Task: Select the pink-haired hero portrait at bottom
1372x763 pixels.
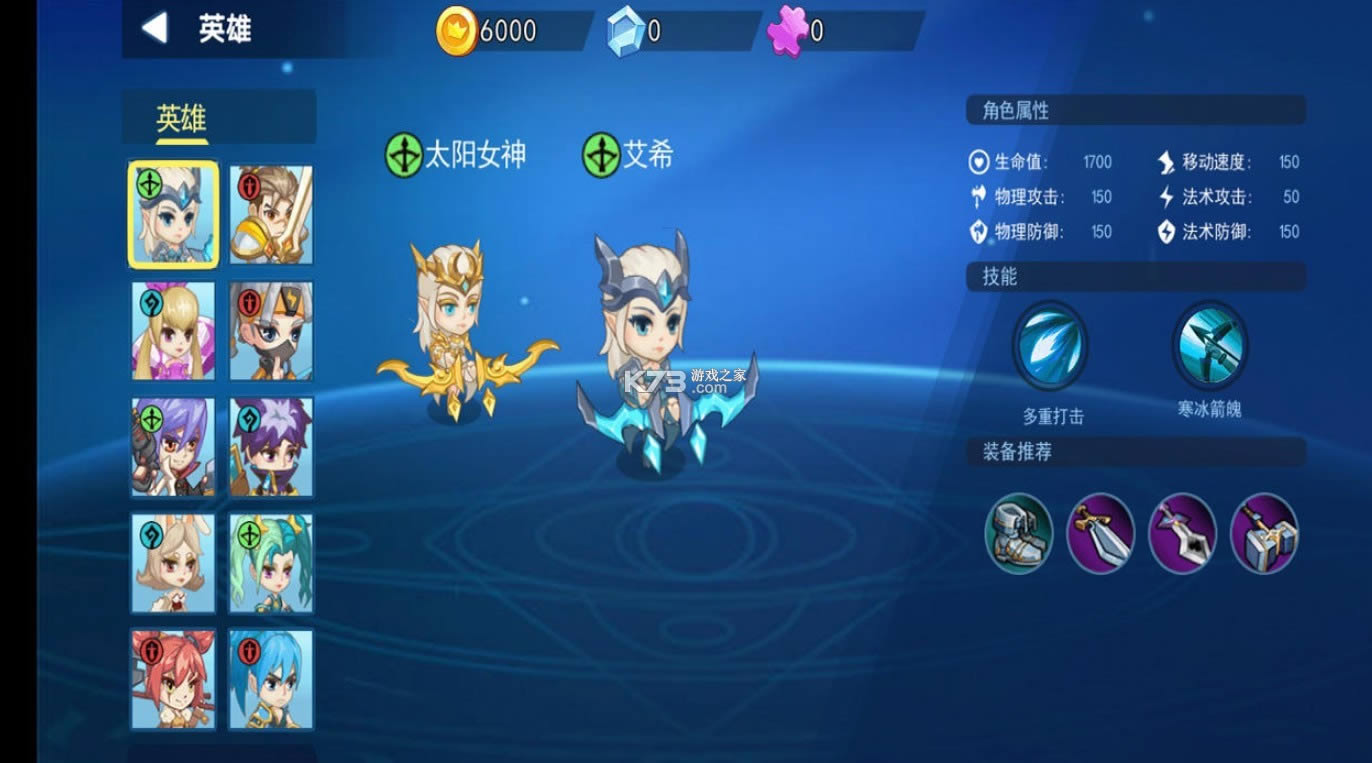Action: [172, 680]
